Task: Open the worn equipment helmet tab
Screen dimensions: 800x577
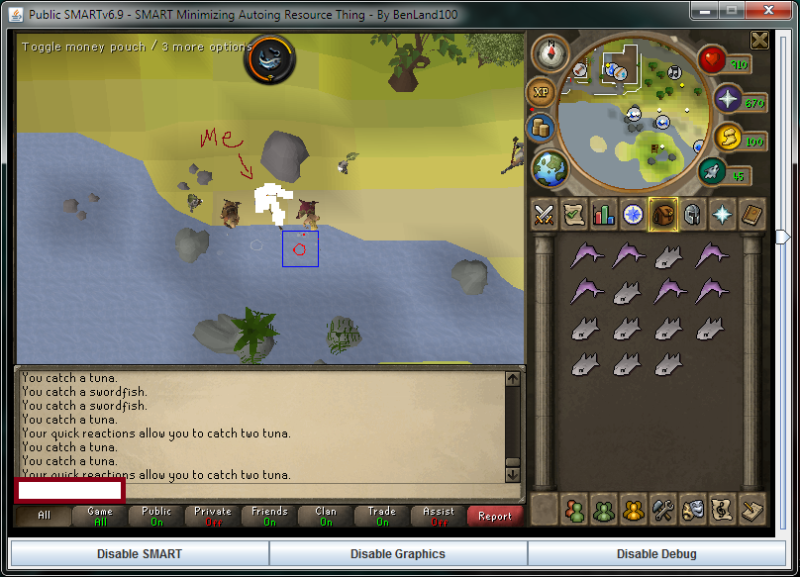Action: (x=692, y=214)
